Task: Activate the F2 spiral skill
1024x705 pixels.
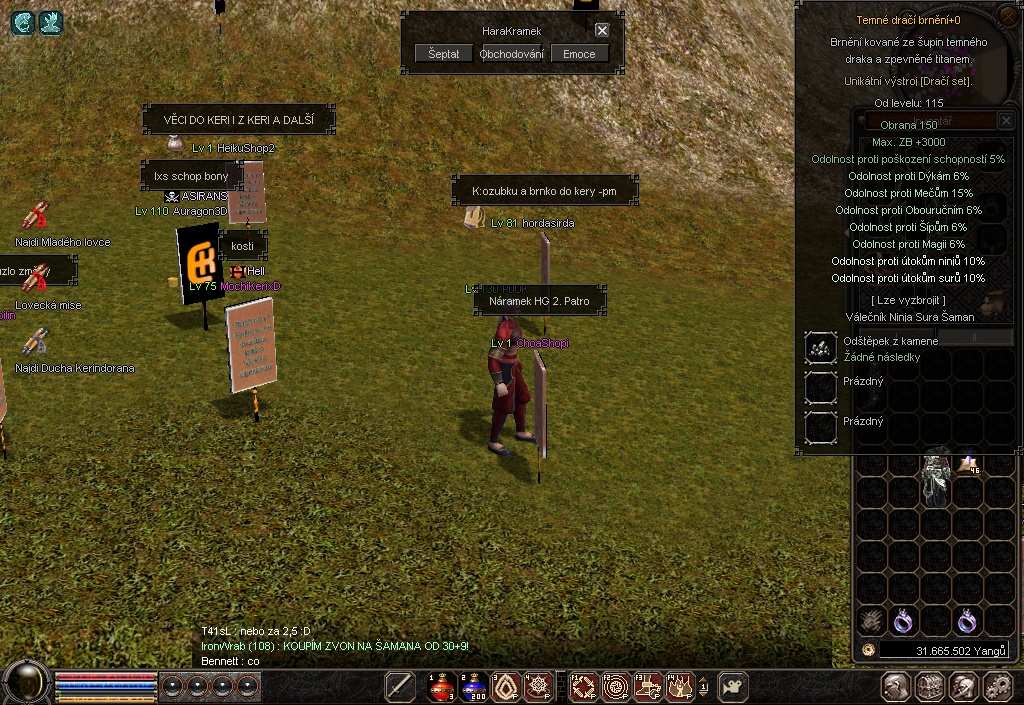Action: 617,687
